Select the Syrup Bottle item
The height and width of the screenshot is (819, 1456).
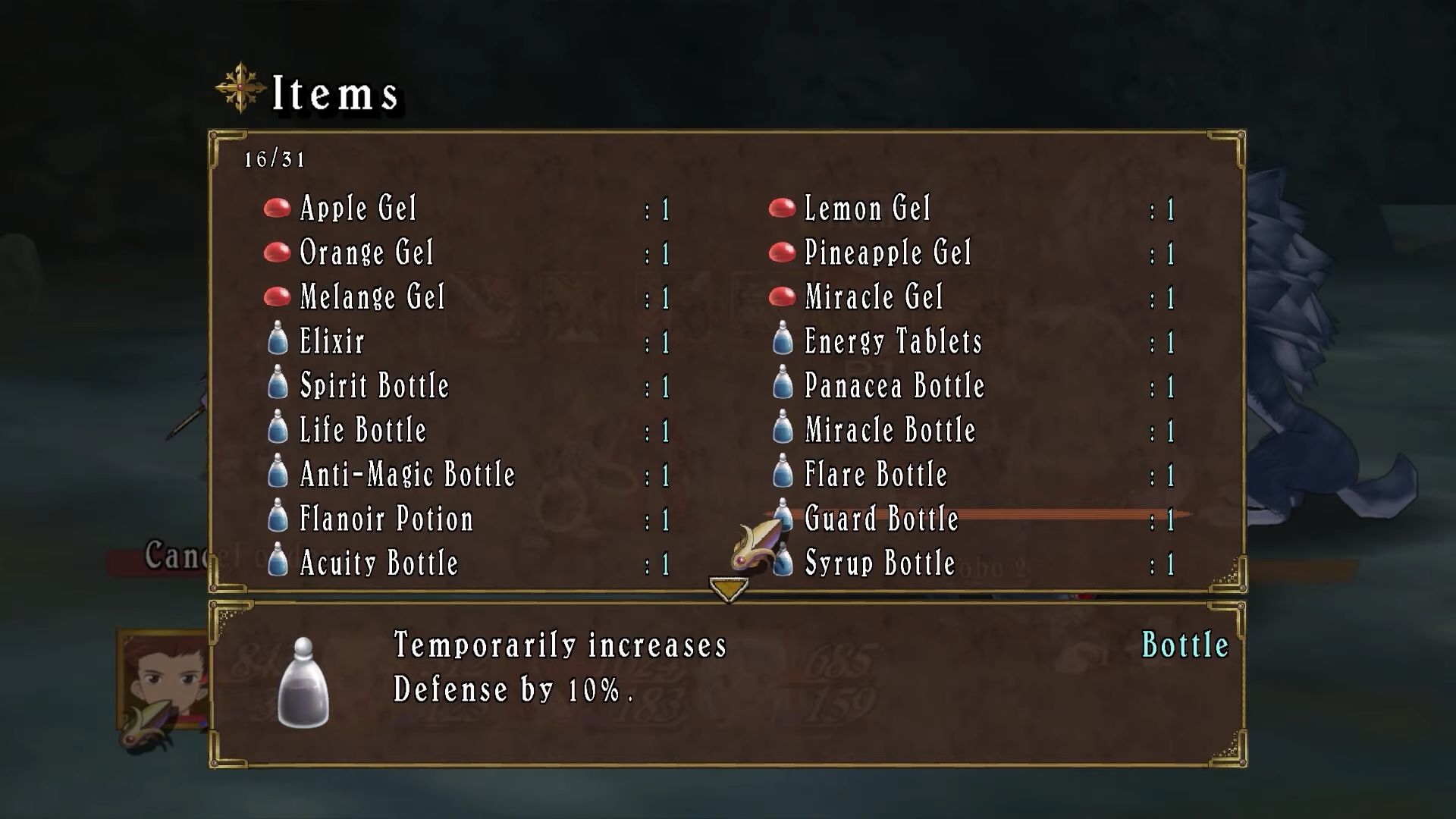(x=880, y=563)
